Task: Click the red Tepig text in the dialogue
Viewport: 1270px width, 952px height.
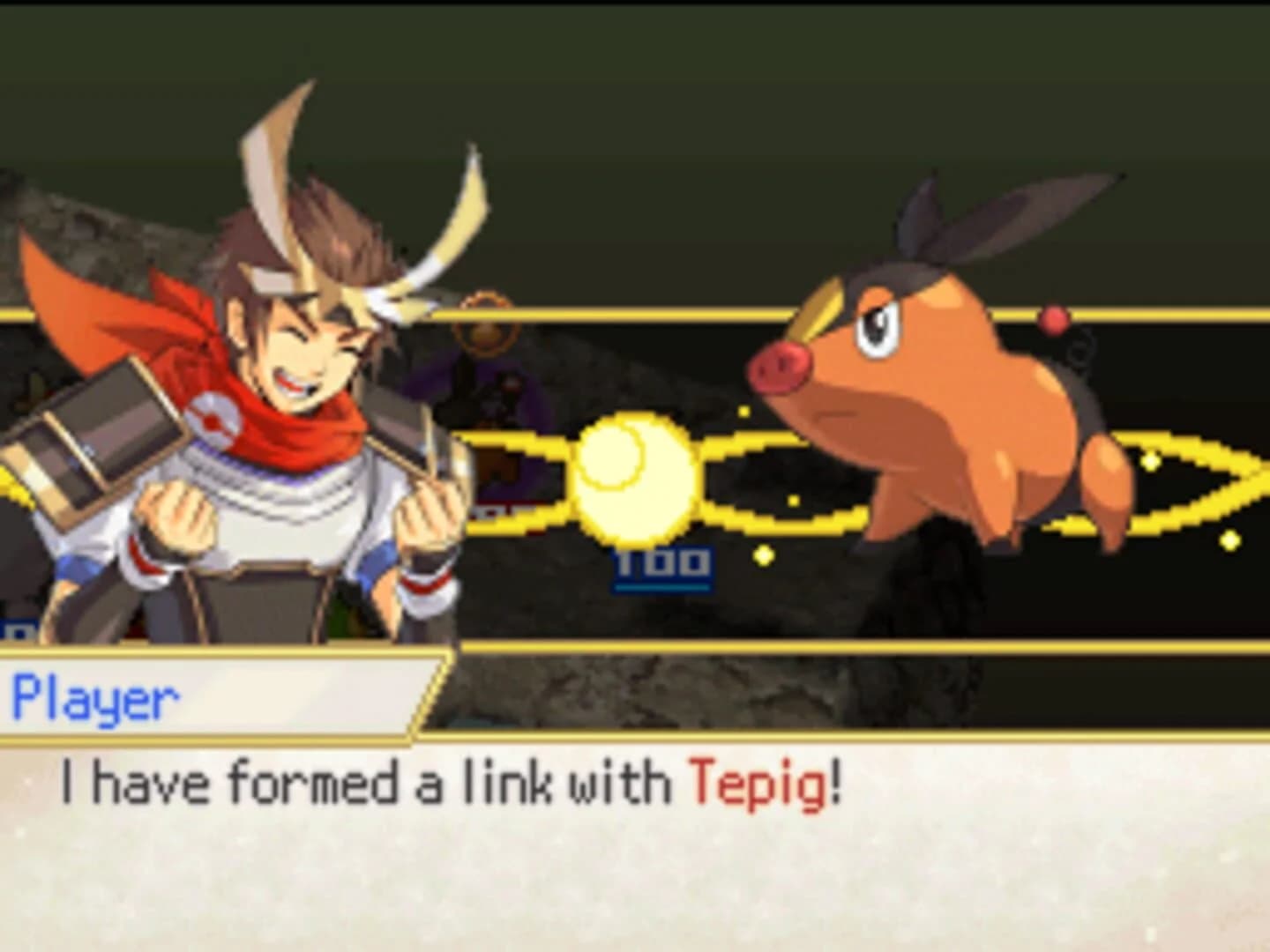Action: tap(760, 780)
